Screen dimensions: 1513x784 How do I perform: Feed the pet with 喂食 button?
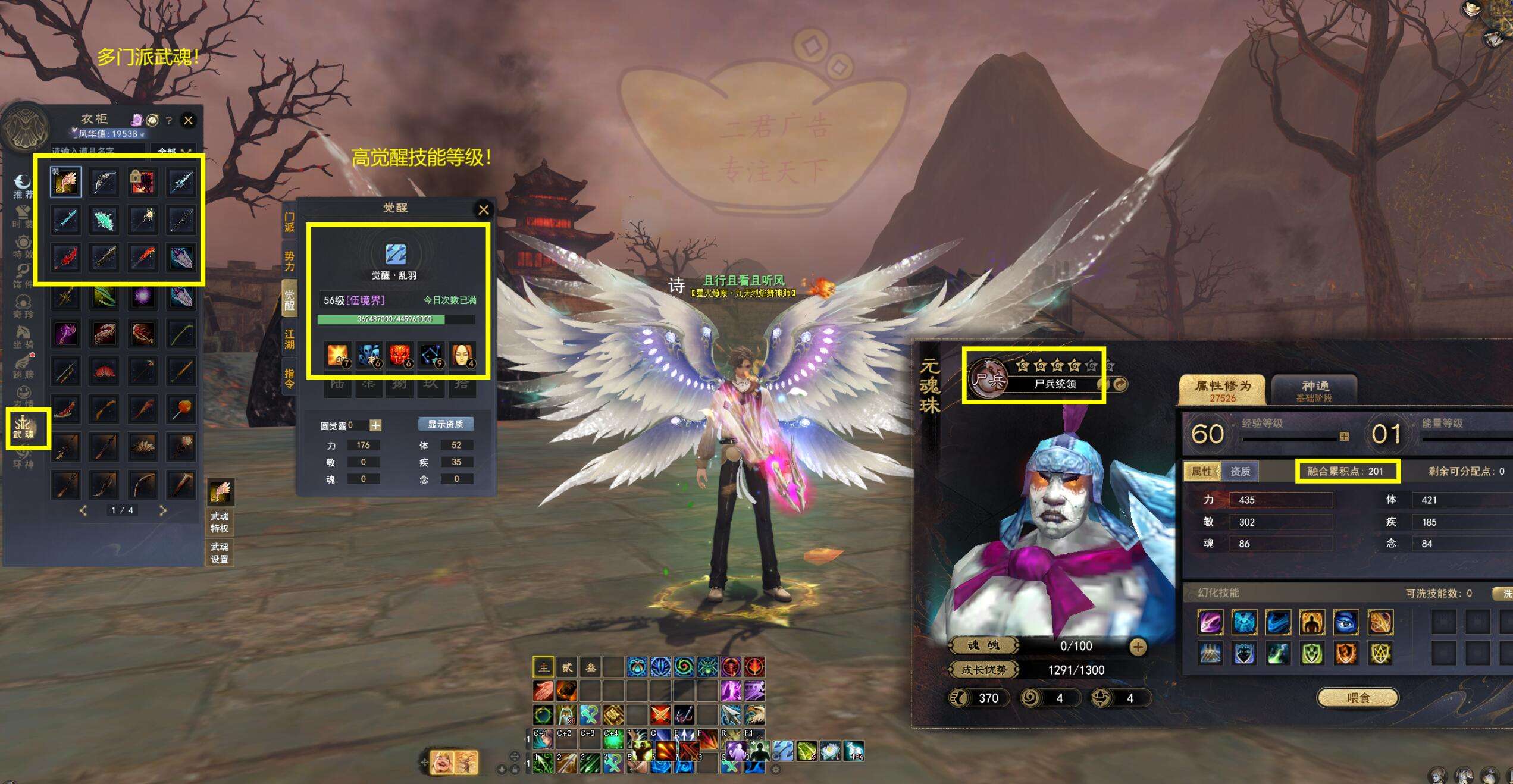[x=1358, y=697]
